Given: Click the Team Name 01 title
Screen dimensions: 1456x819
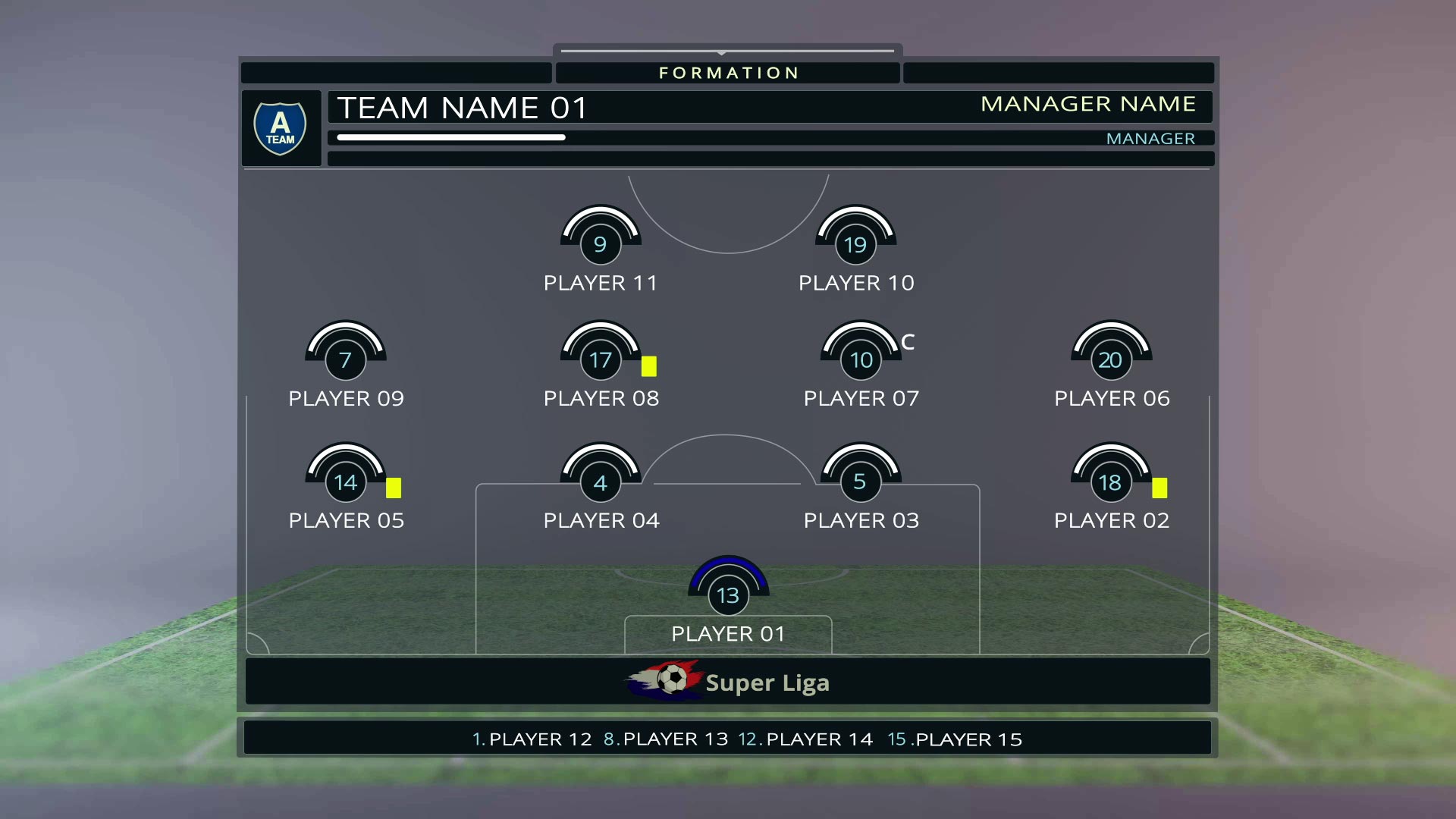Looking at the screenshot, I should pos(462,108).
